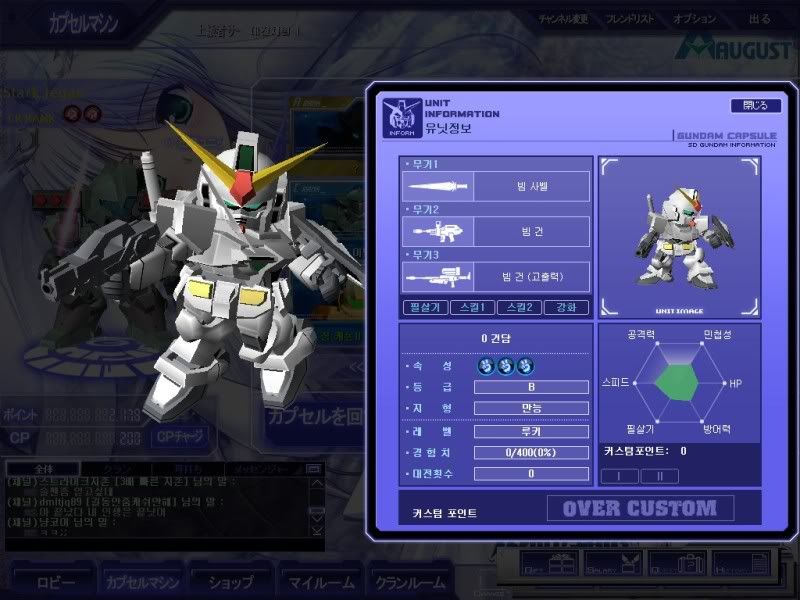Switch to the 스킬2 tab
Screen dimensions: 800x600
tap(519, 308)
